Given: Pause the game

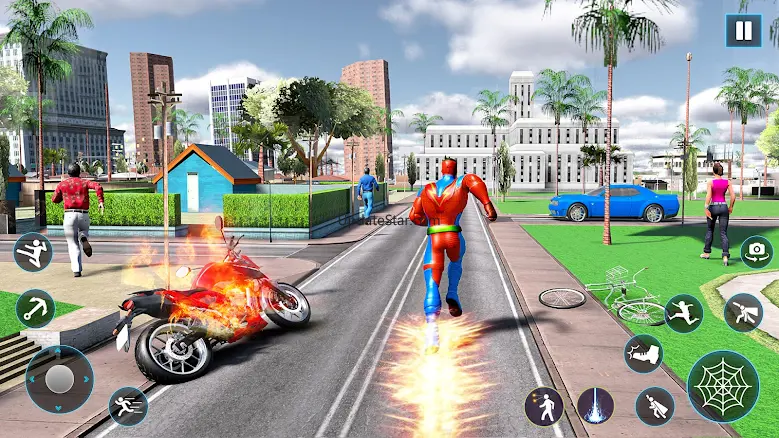Looking at the screenshot, I should 743,30.
